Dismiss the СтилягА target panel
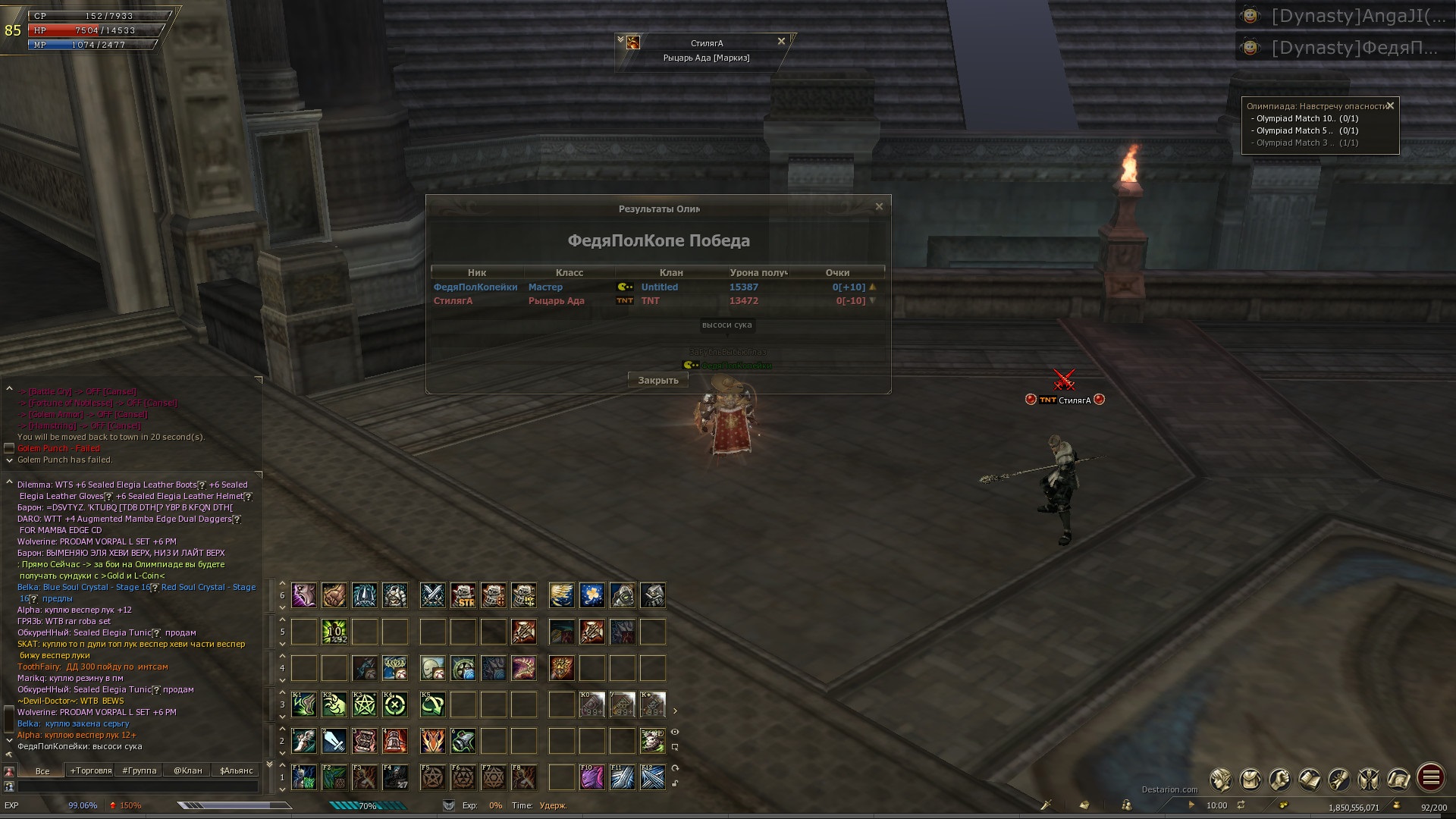Image resolution: width=1456 pixels, height=819 pixels. coord(781,42)
